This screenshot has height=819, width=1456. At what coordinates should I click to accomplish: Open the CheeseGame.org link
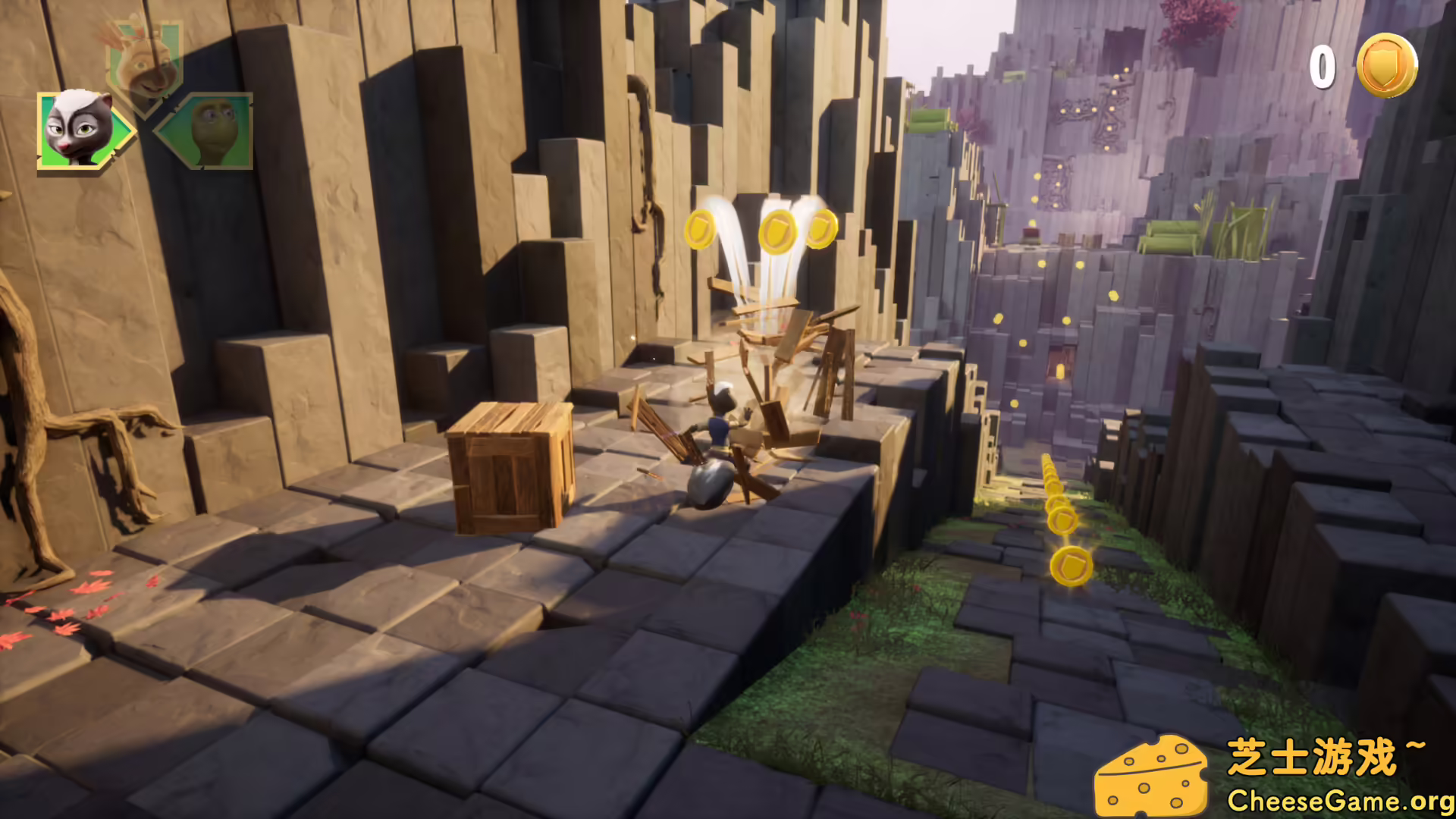click(1335, 798)
